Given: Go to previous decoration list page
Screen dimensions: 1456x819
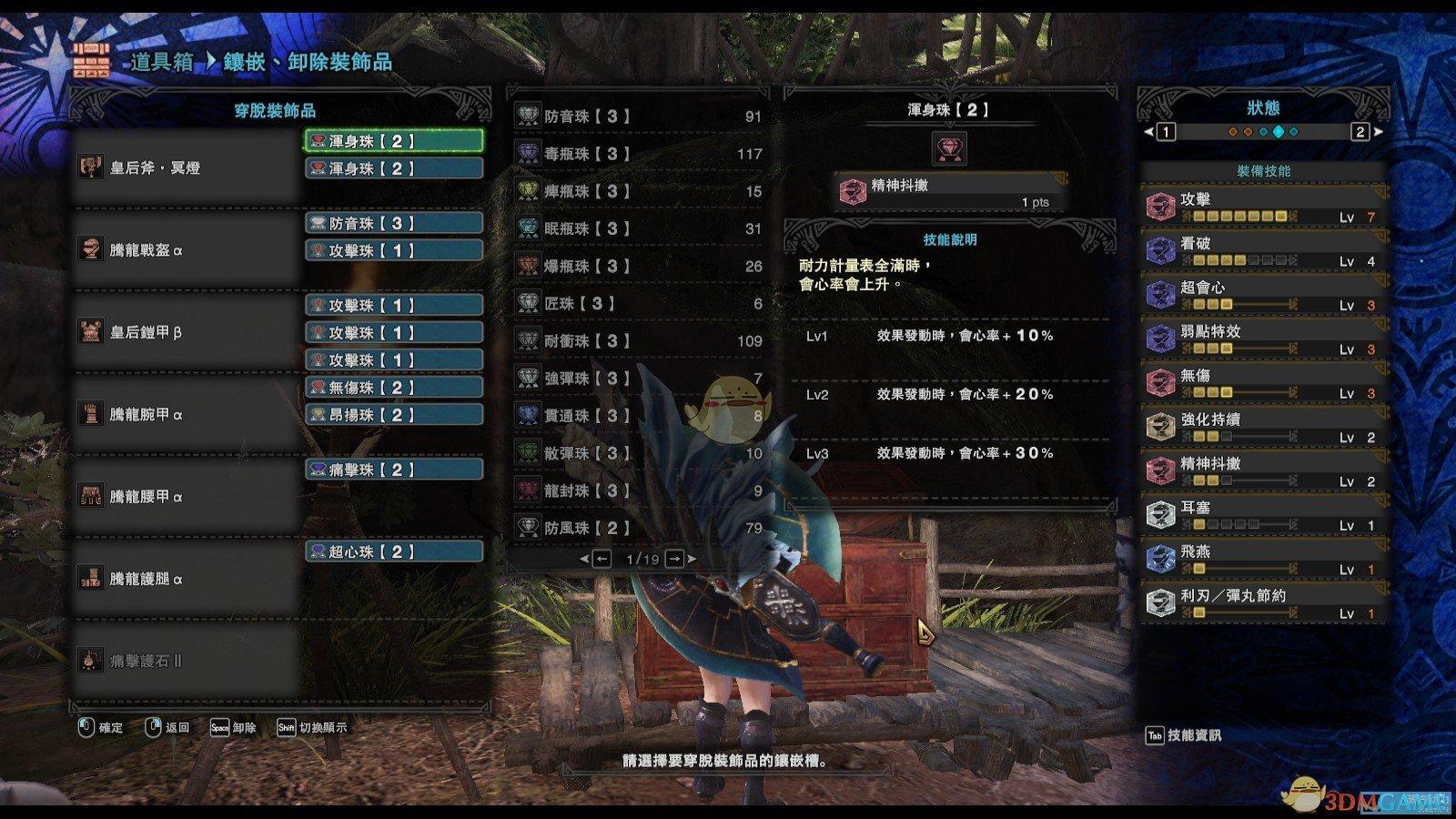Looking at the screenshot, I should [602, 559].
